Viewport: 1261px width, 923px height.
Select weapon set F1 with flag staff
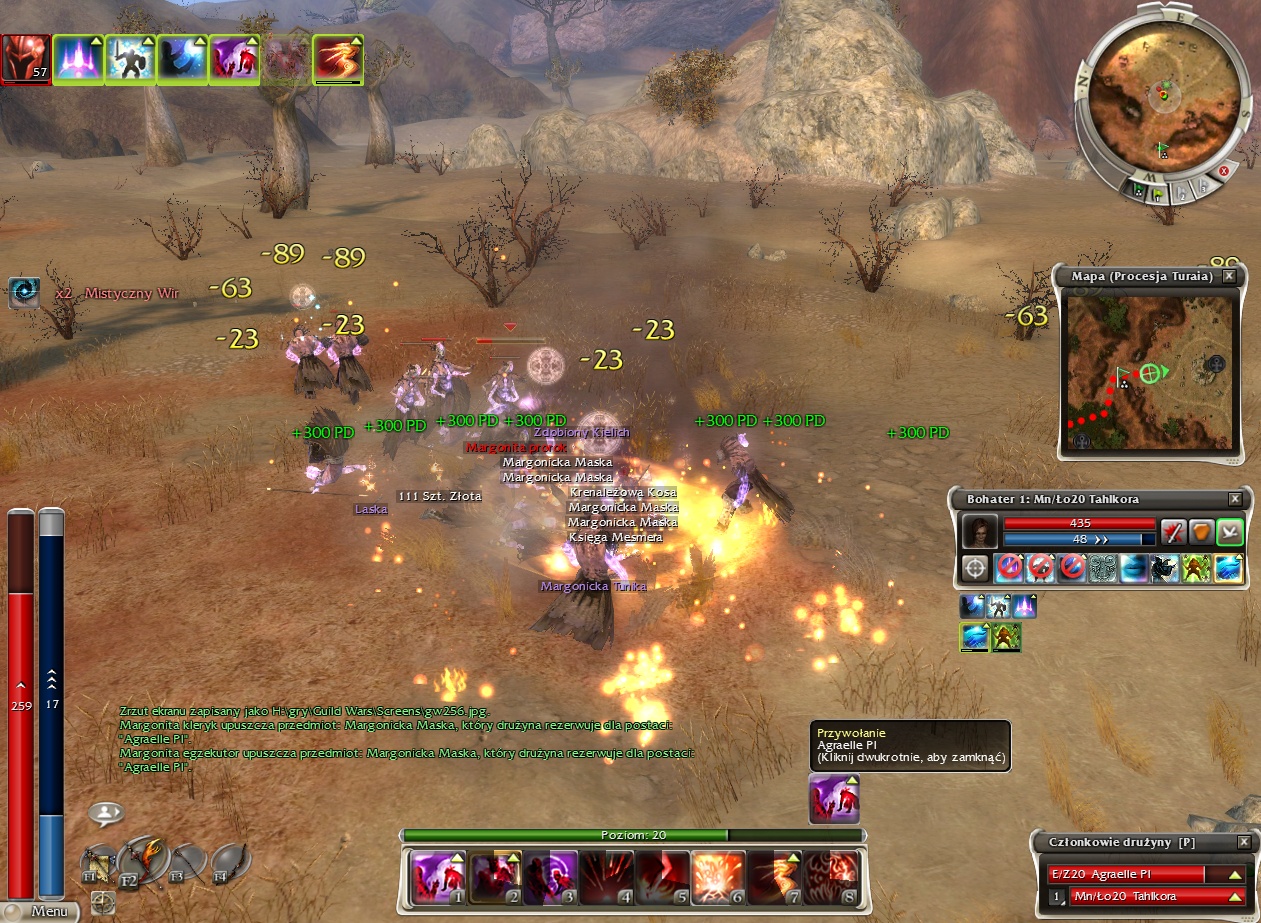coord(100,863)
